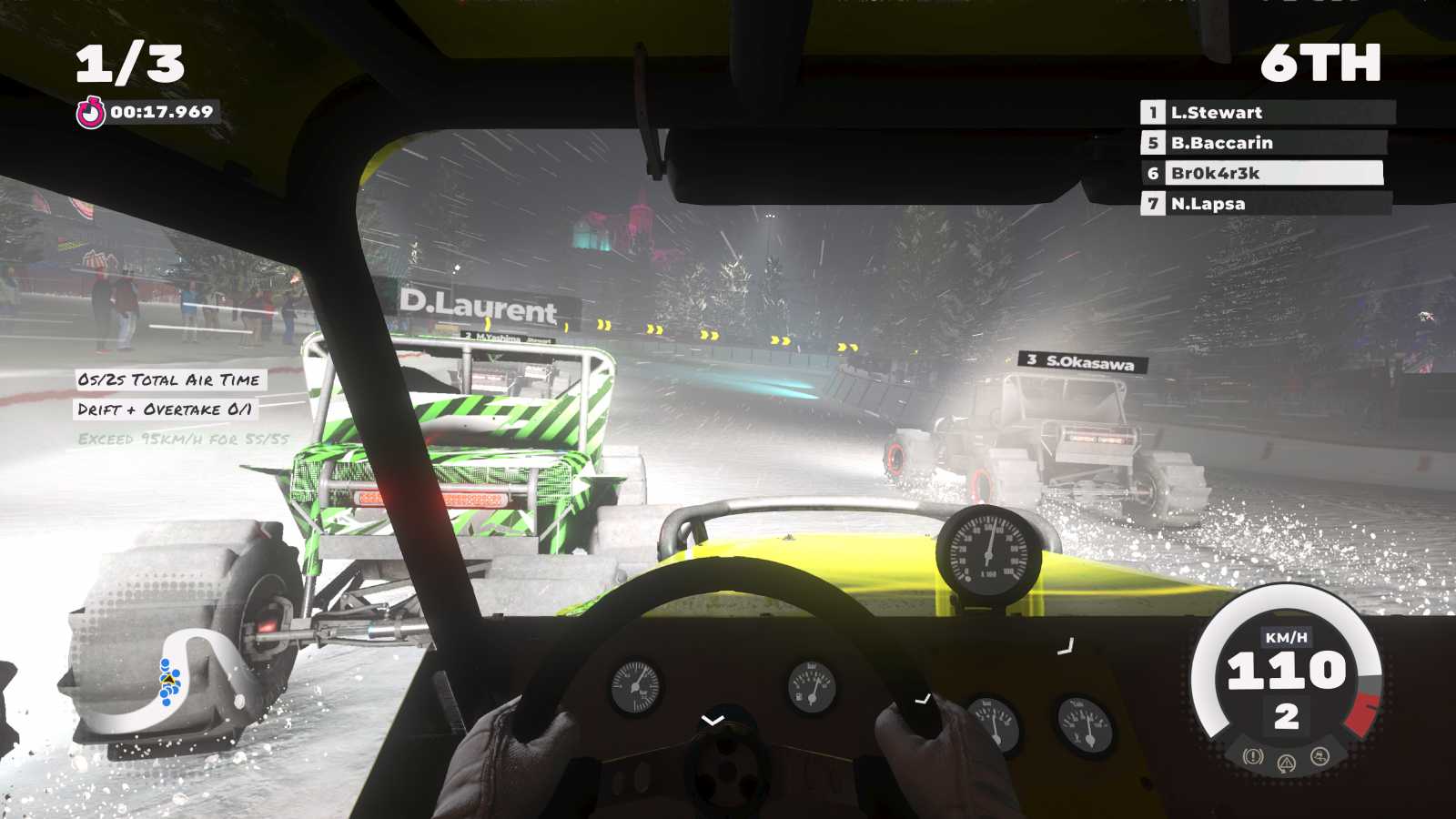Check off the 'Drift + Overtake 0/1' objective

[x=167, y=409]
